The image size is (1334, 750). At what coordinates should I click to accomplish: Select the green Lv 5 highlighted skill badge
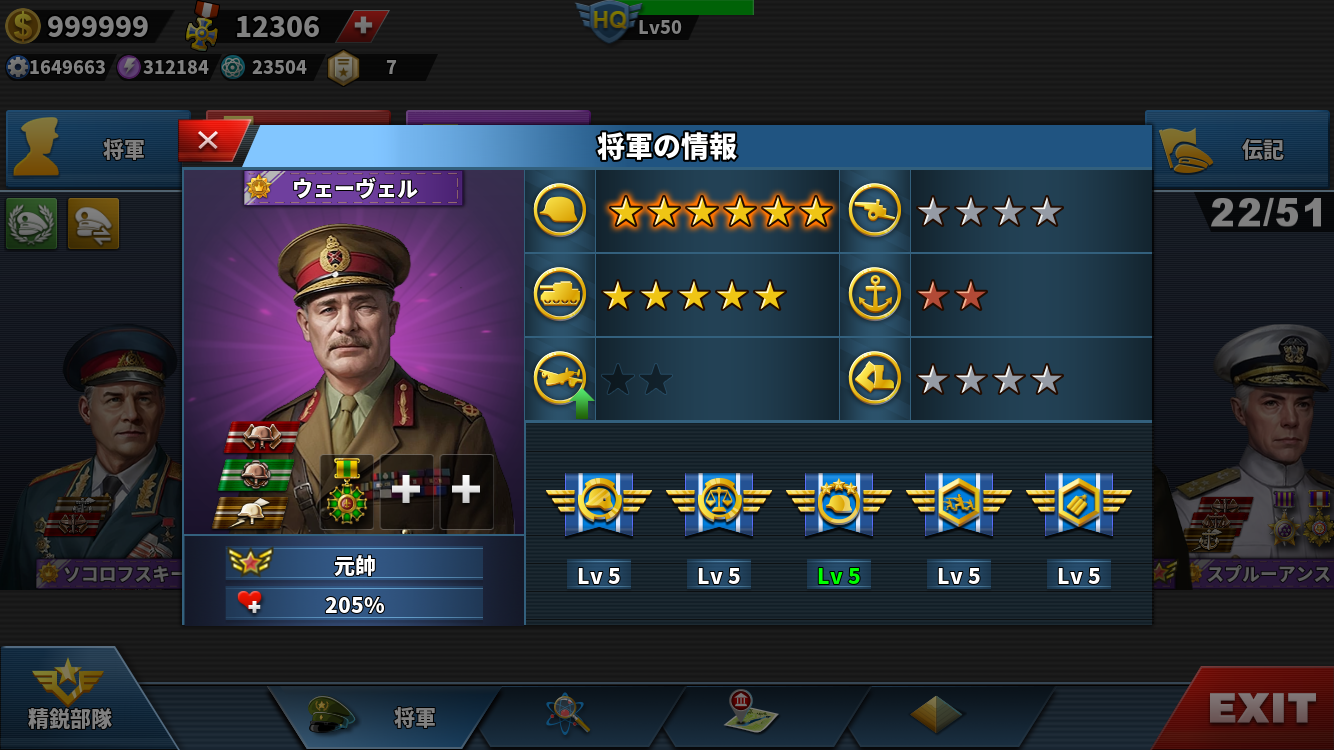[839, 500]
